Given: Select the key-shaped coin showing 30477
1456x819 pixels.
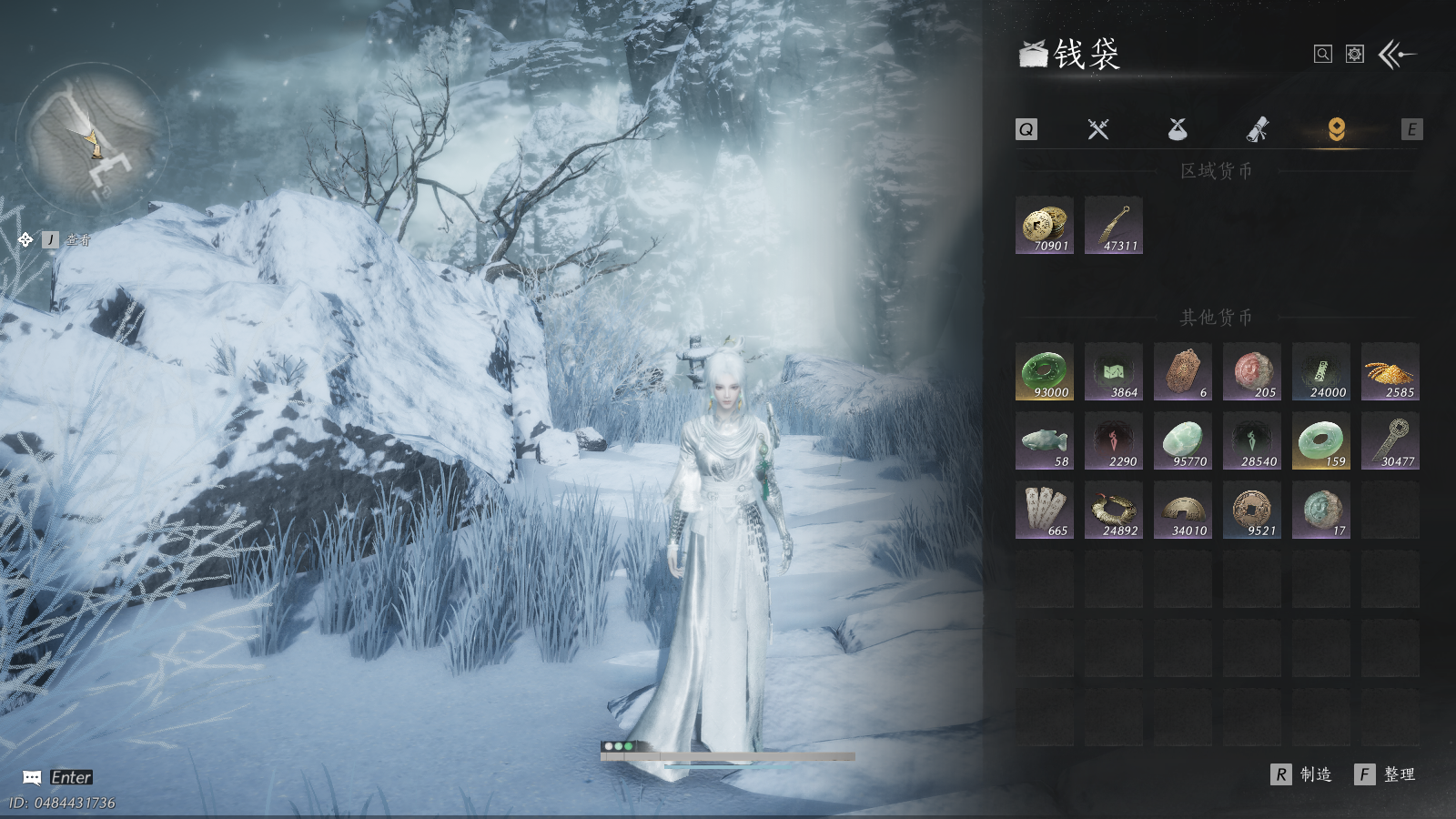Looking at the screenshot, I should [x=1390, y=440].
